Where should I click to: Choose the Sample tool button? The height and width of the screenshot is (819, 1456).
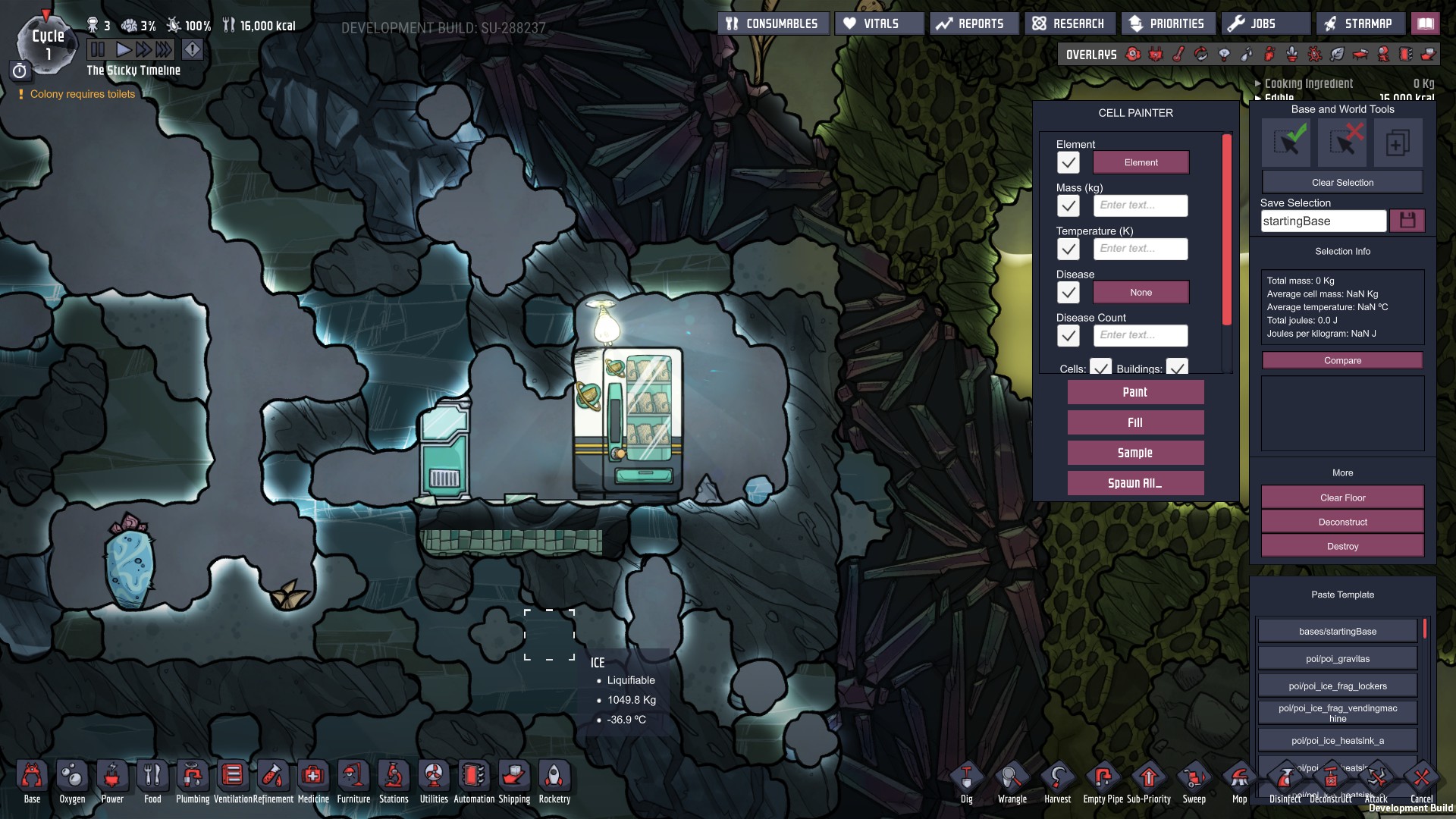tap(1135, 453)
